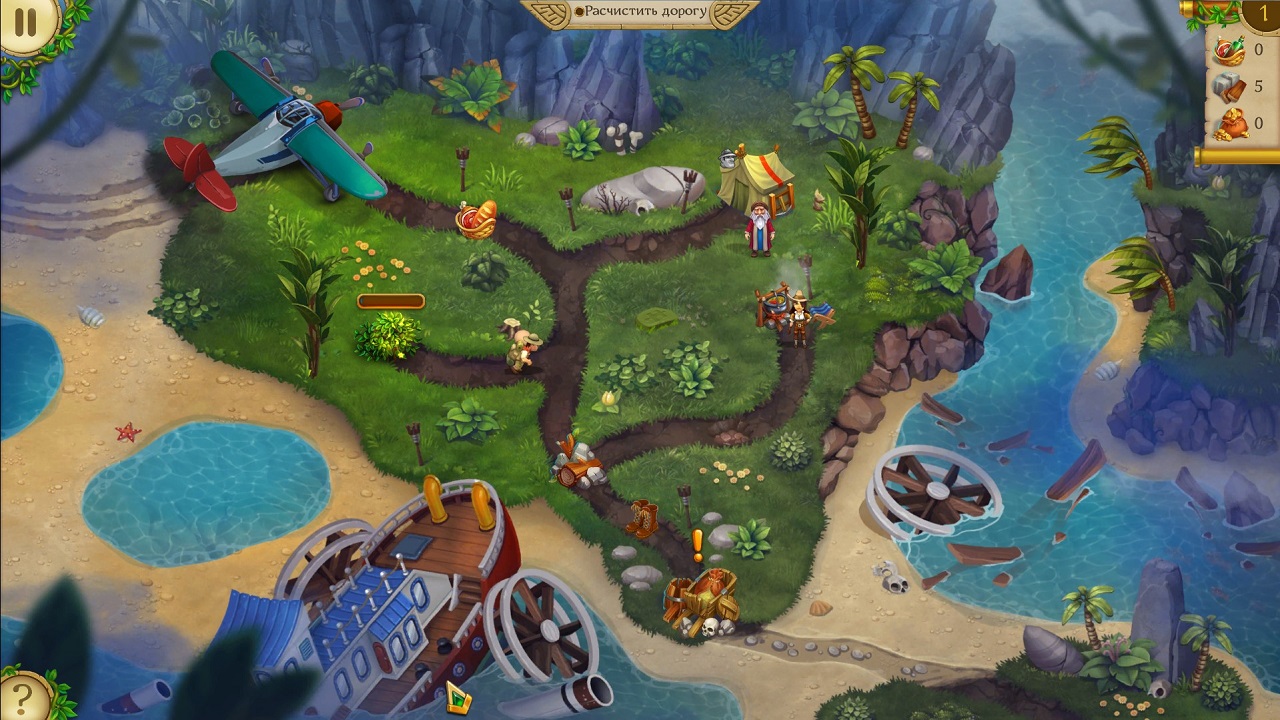The image size is (1280, 720).
Task: Open the question mark help button
Action: (23, 696)
